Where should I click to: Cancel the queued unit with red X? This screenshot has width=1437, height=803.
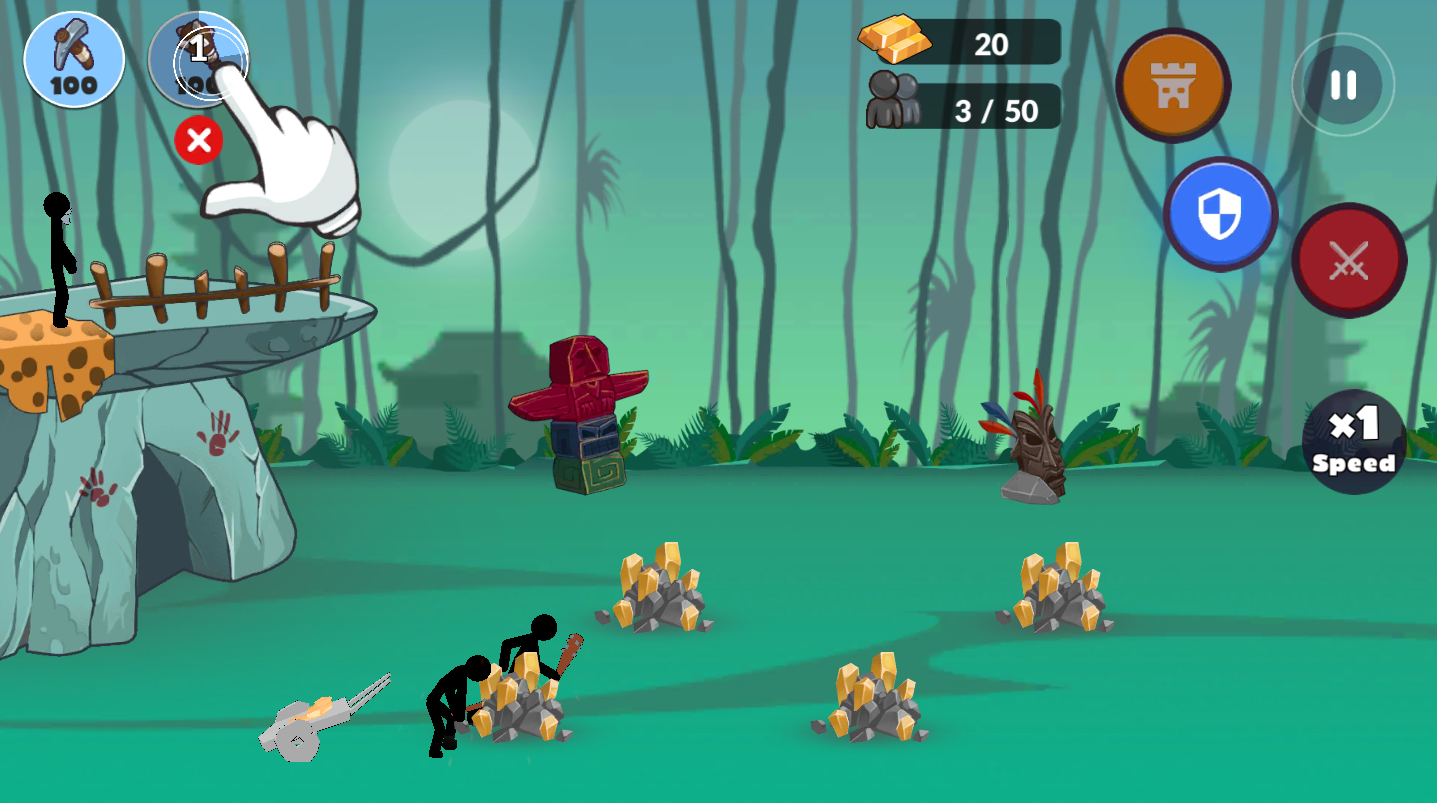[198, 140]
